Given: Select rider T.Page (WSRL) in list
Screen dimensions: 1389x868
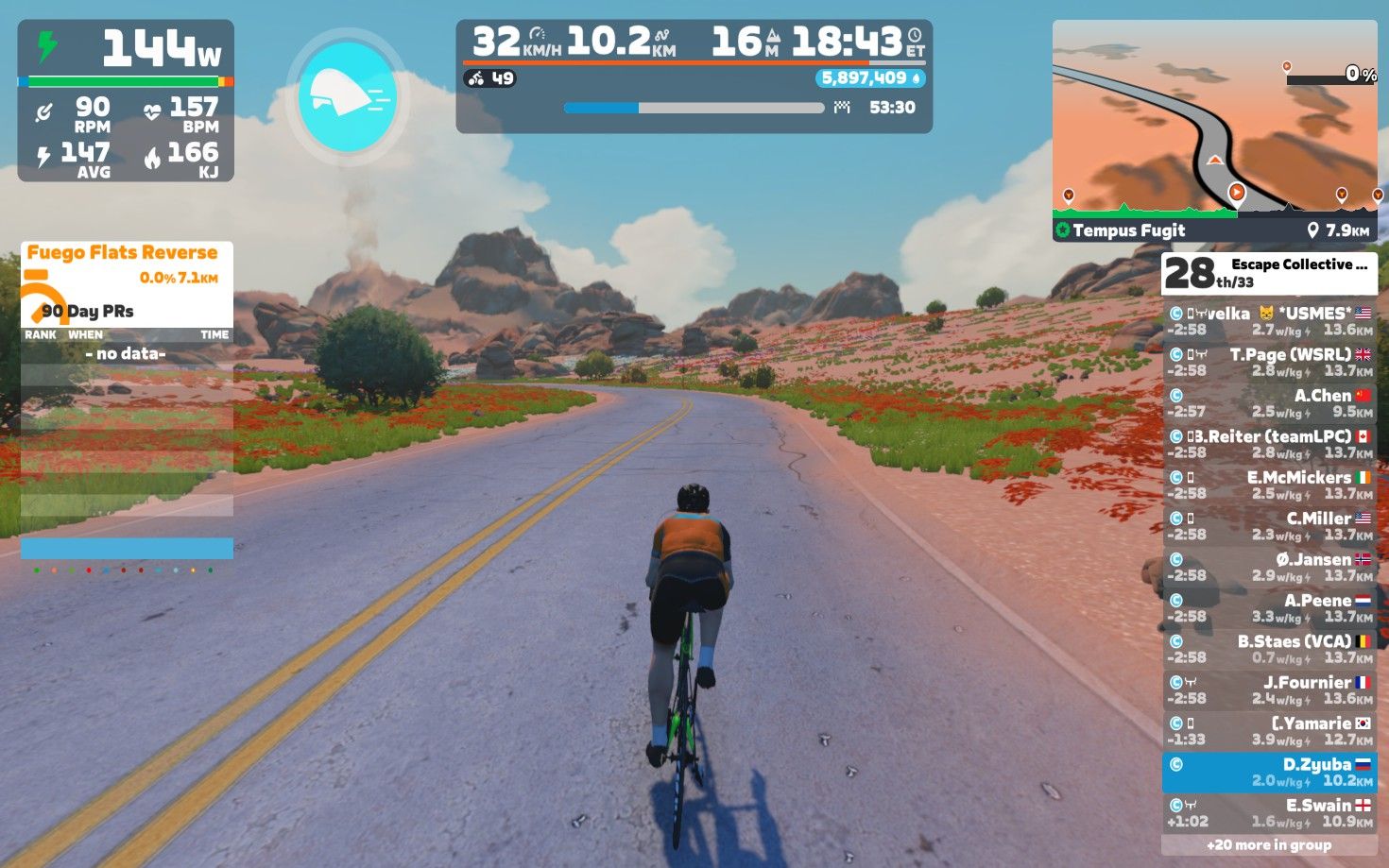Looking at the screenshot, I should [1269, 362].
